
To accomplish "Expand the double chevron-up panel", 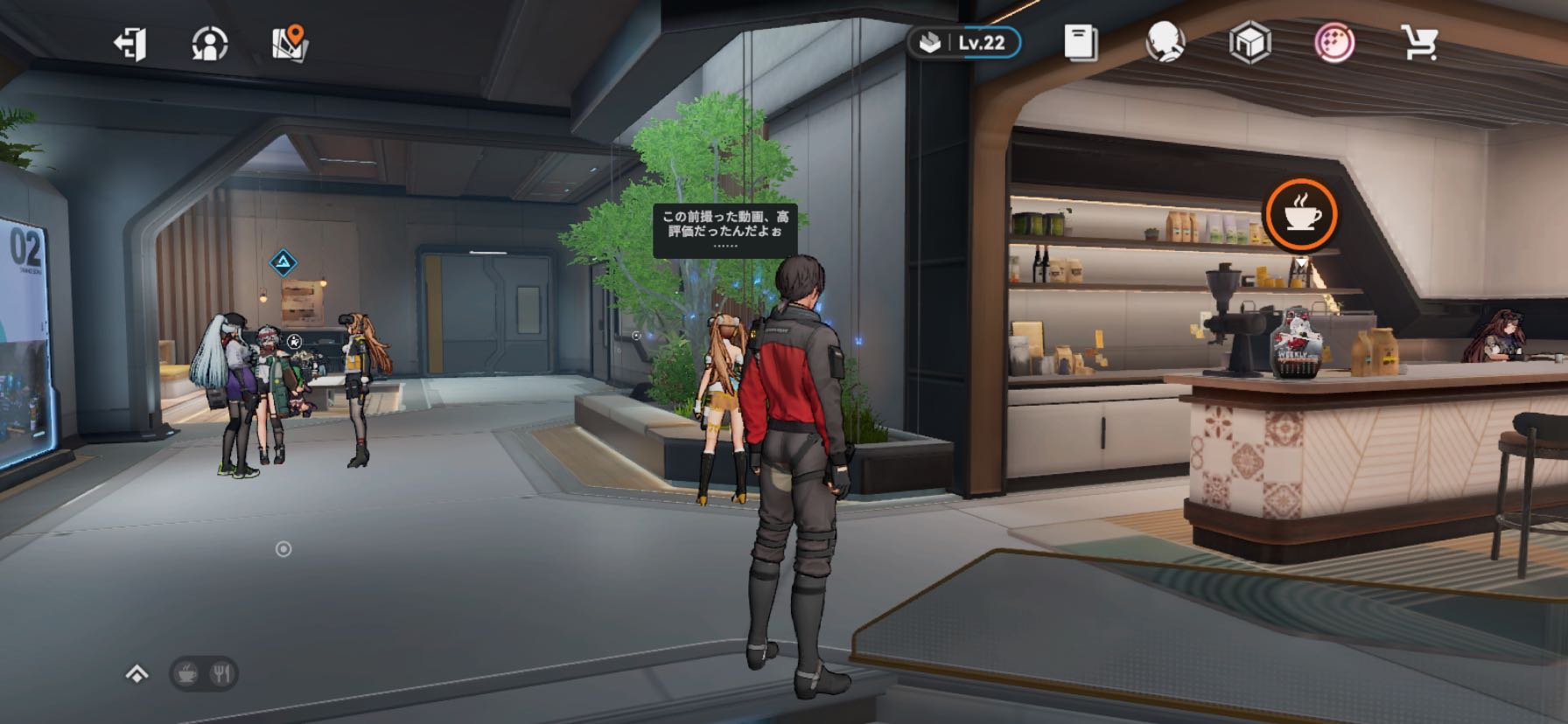I will [x=136, y=673].
